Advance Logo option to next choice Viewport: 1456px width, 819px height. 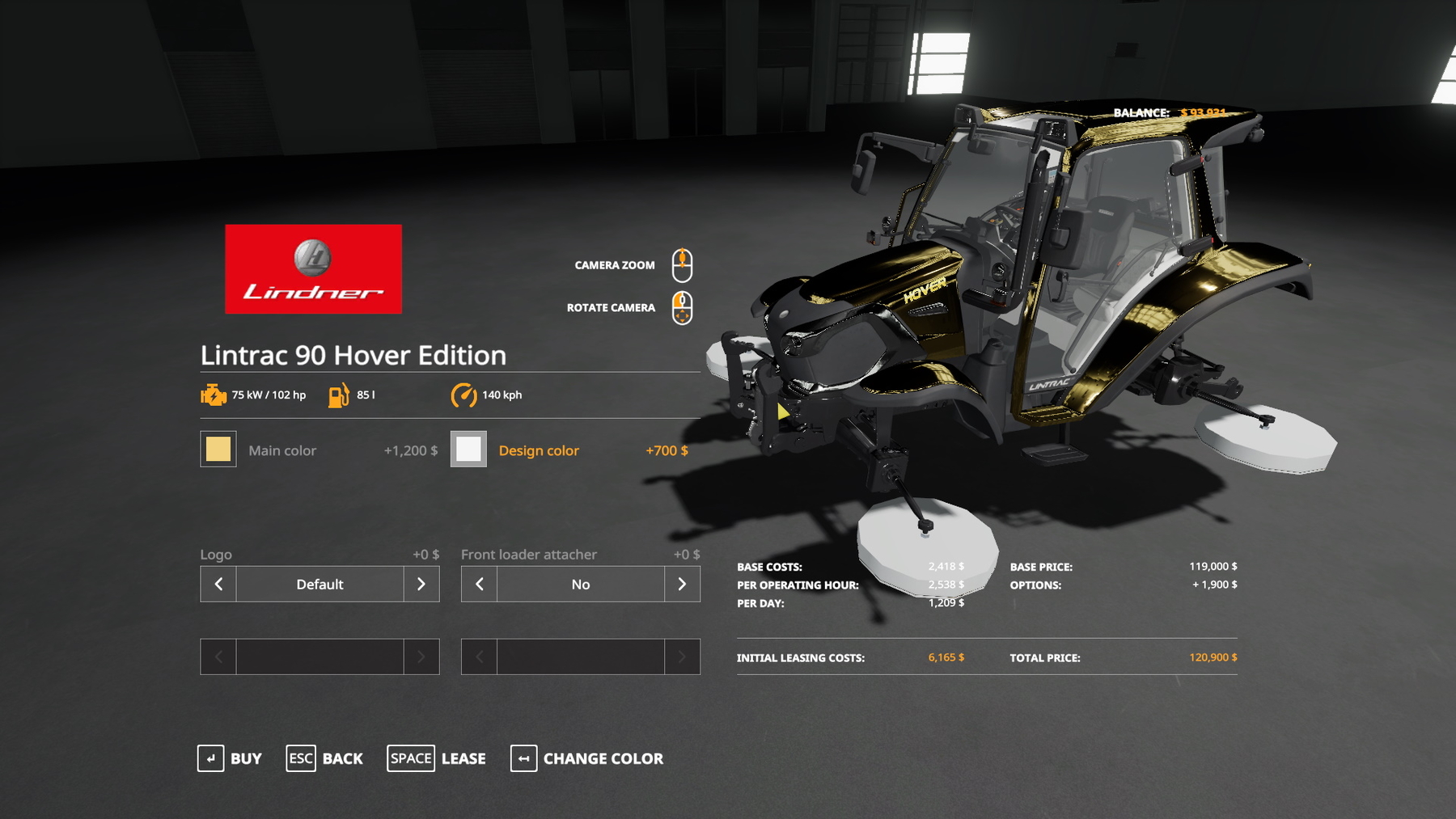421,584
